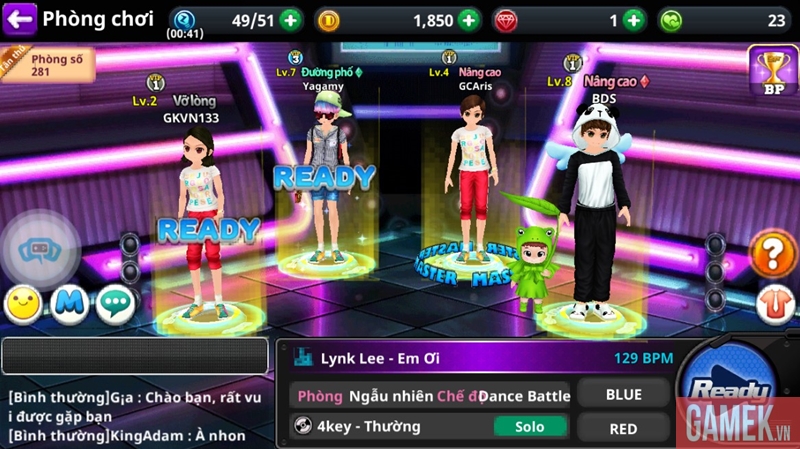The width and height of the screenshot is (800, 449).
Task: Add energy with the plus beside 49/51
Action: pos(290,20)
